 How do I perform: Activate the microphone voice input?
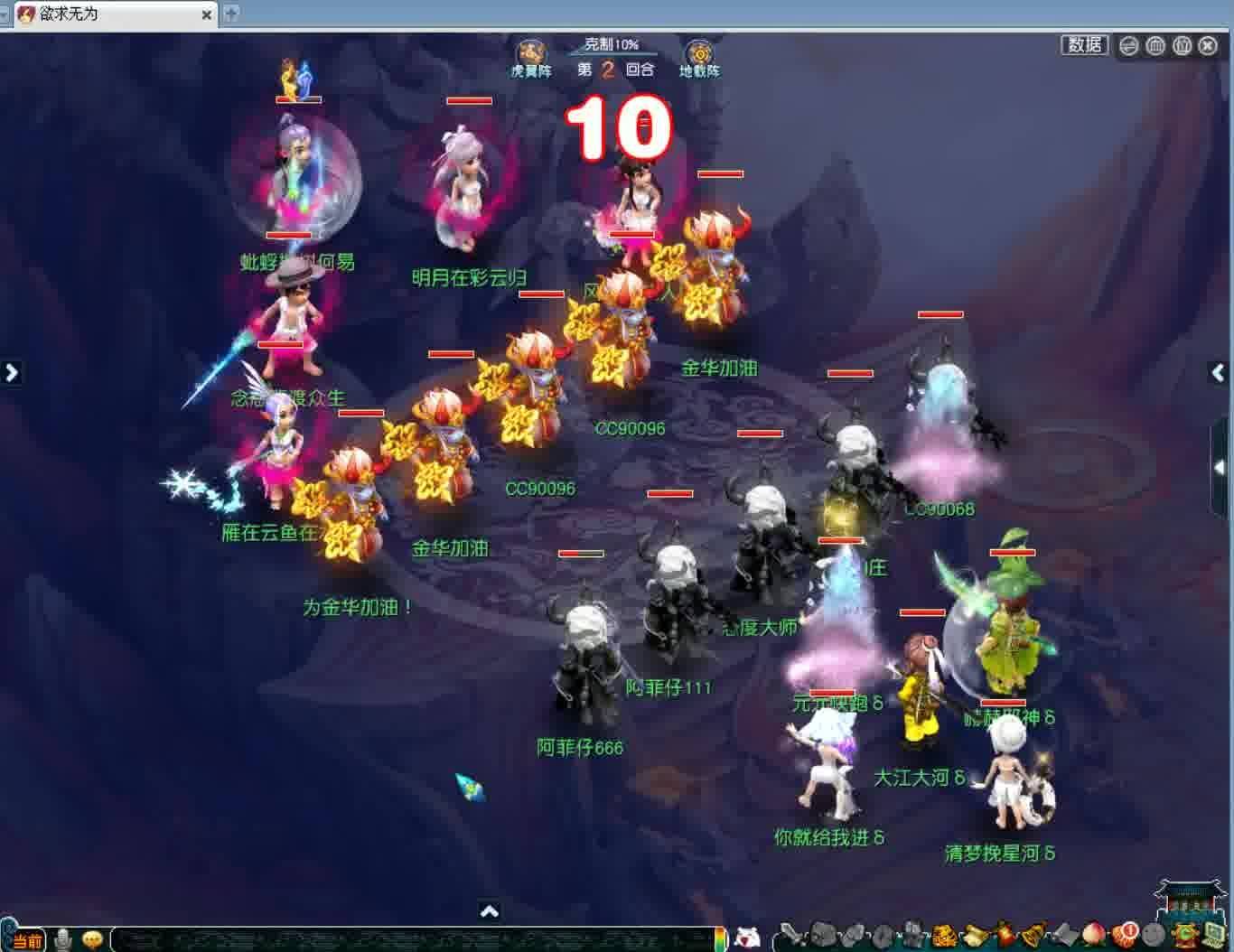[63, 940]
